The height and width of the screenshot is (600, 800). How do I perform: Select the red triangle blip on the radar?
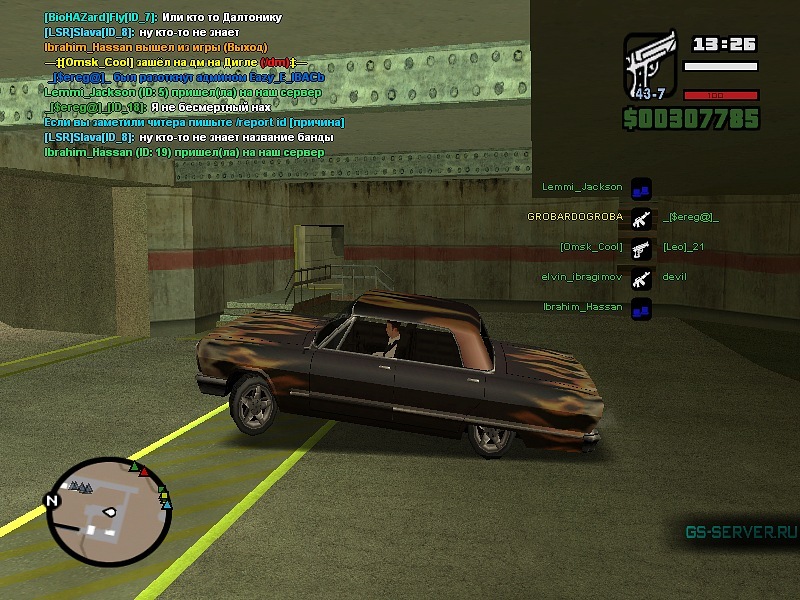(144, 470)
